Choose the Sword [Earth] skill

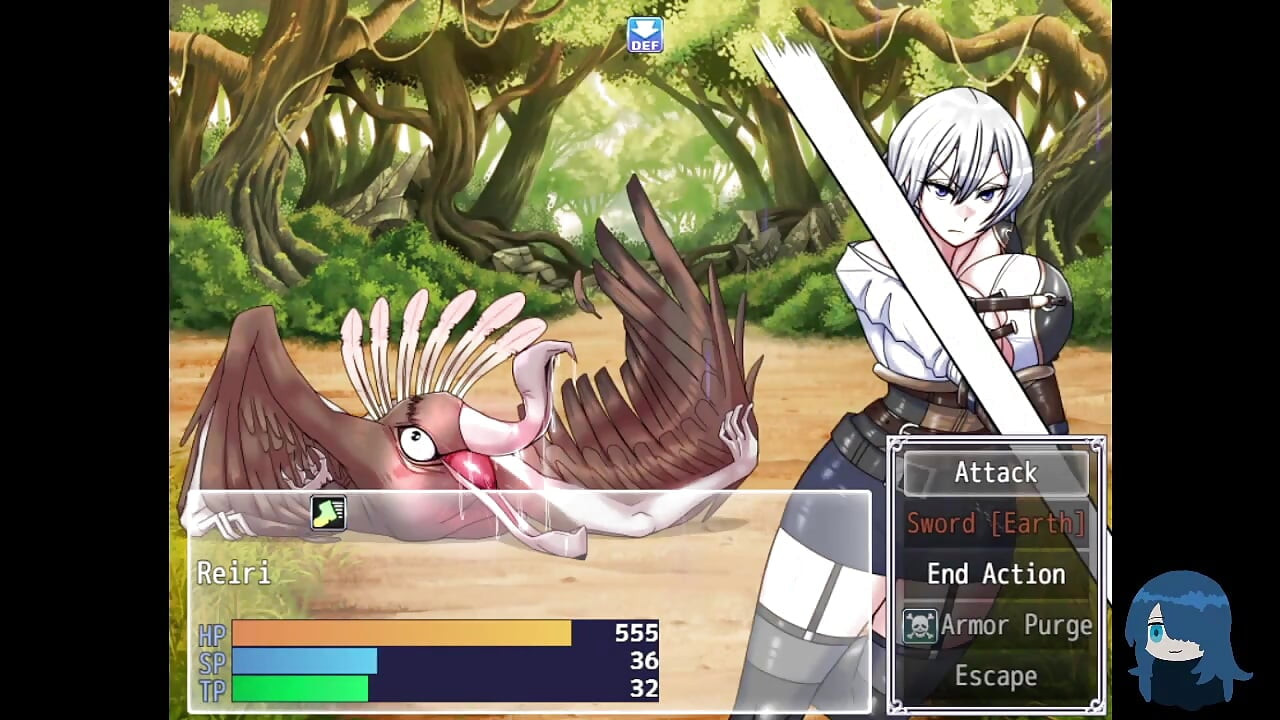(x=996, y=523)
